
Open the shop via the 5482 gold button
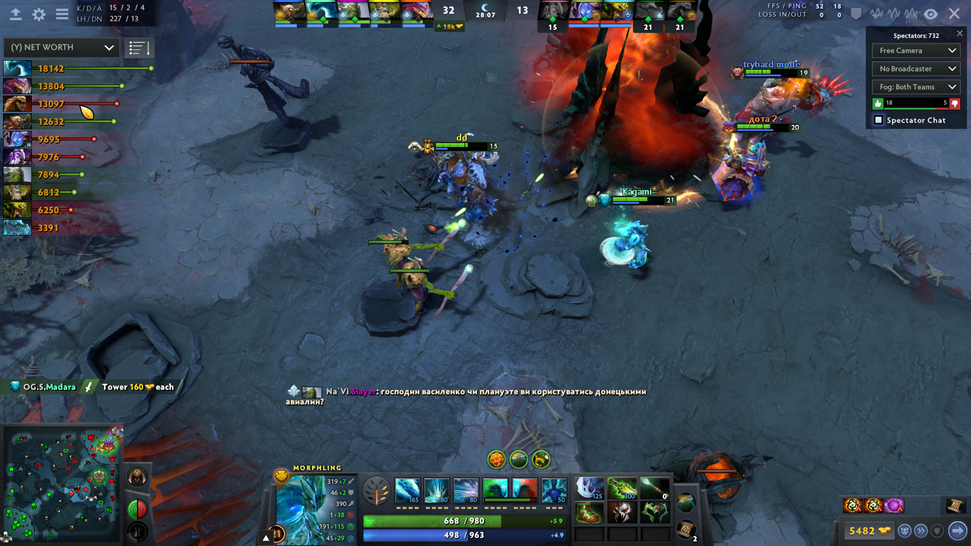click(x=866, y=531)
